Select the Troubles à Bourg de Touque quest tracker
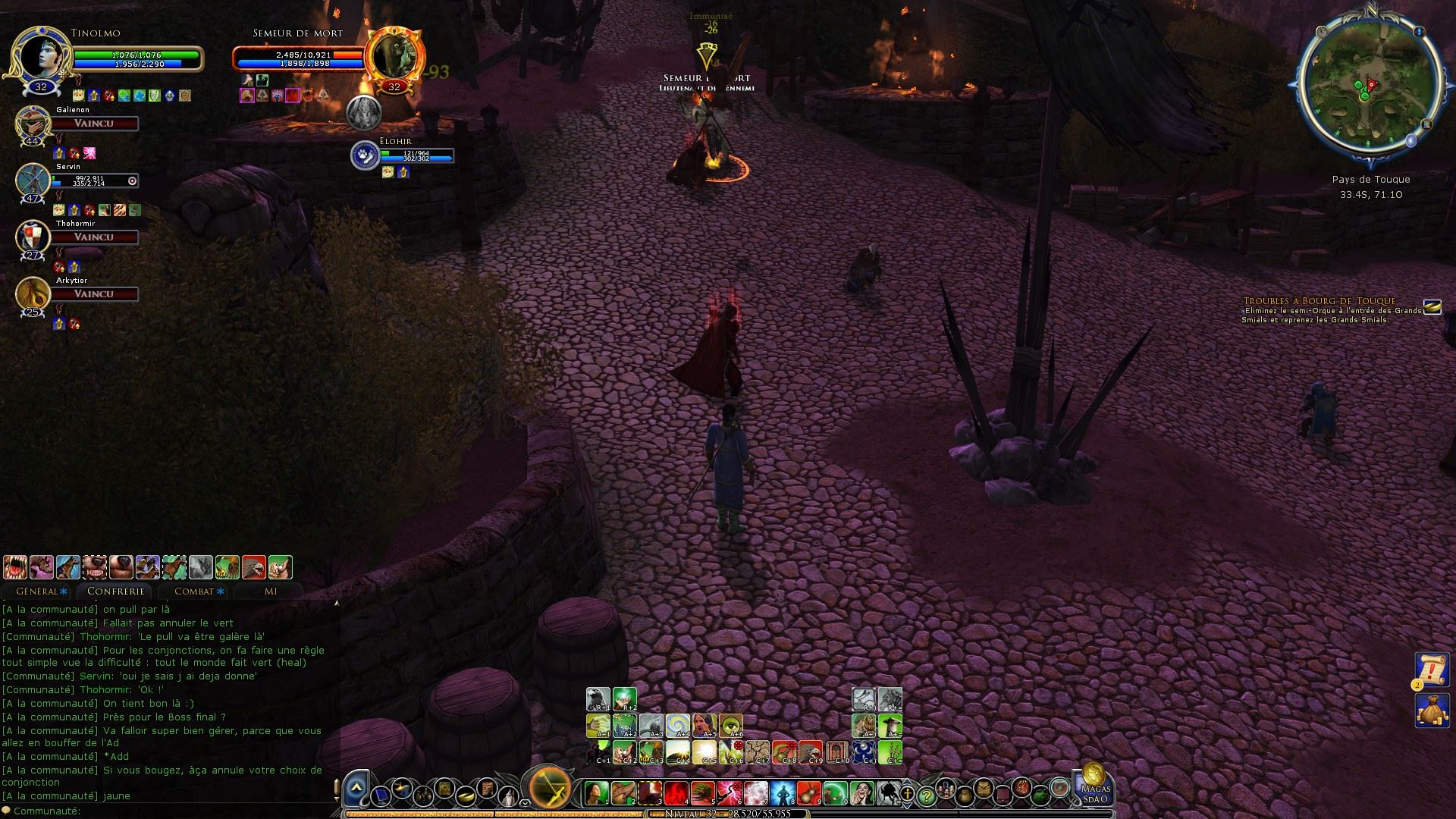Image resolution: width=1456 pixels, height=819 pixels. point(1319,301)
